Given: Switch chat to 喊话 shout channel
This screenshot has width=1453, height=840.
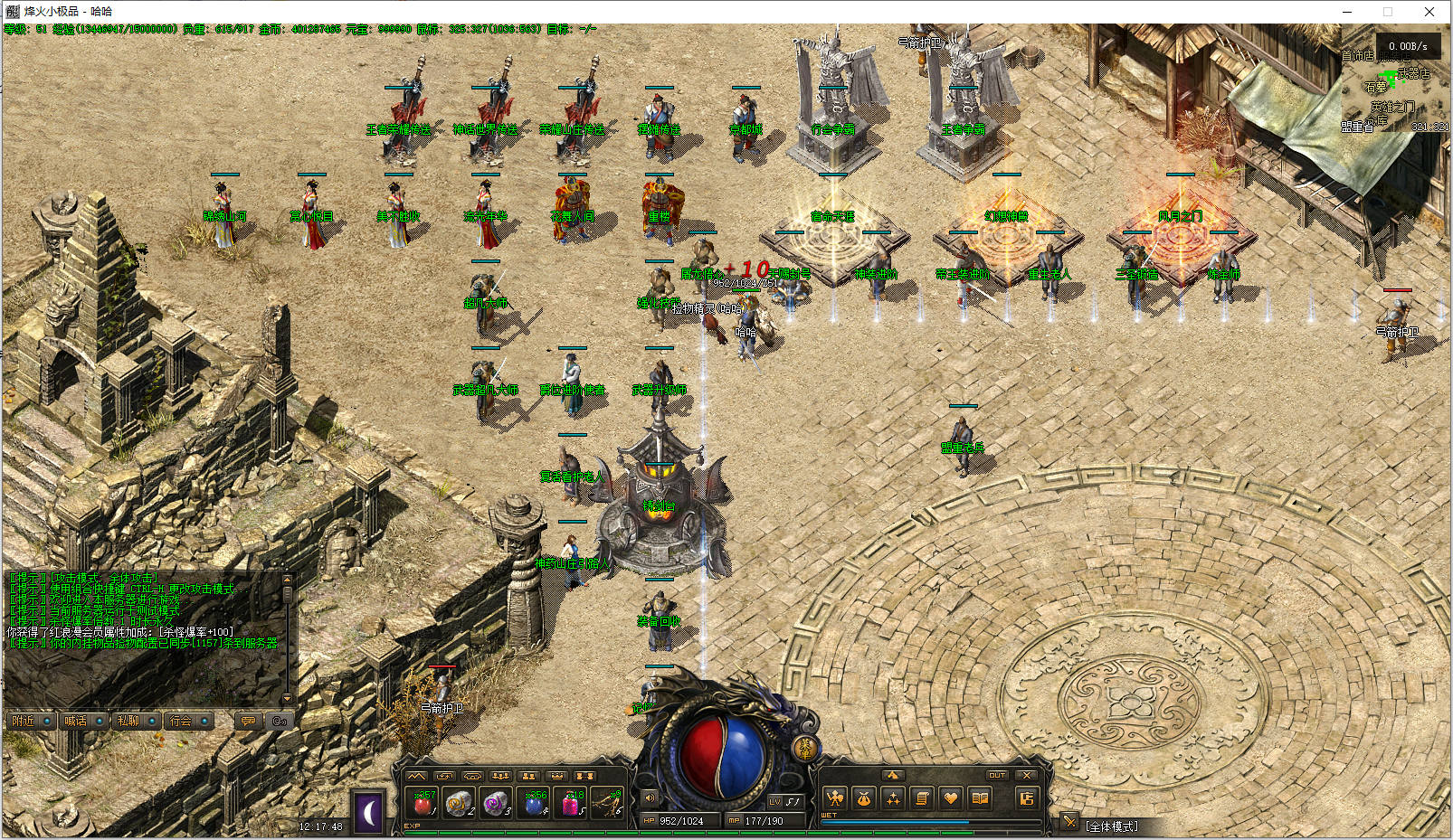Looking at the screenshot, I should pyautogui.click(x=76, y=721).
